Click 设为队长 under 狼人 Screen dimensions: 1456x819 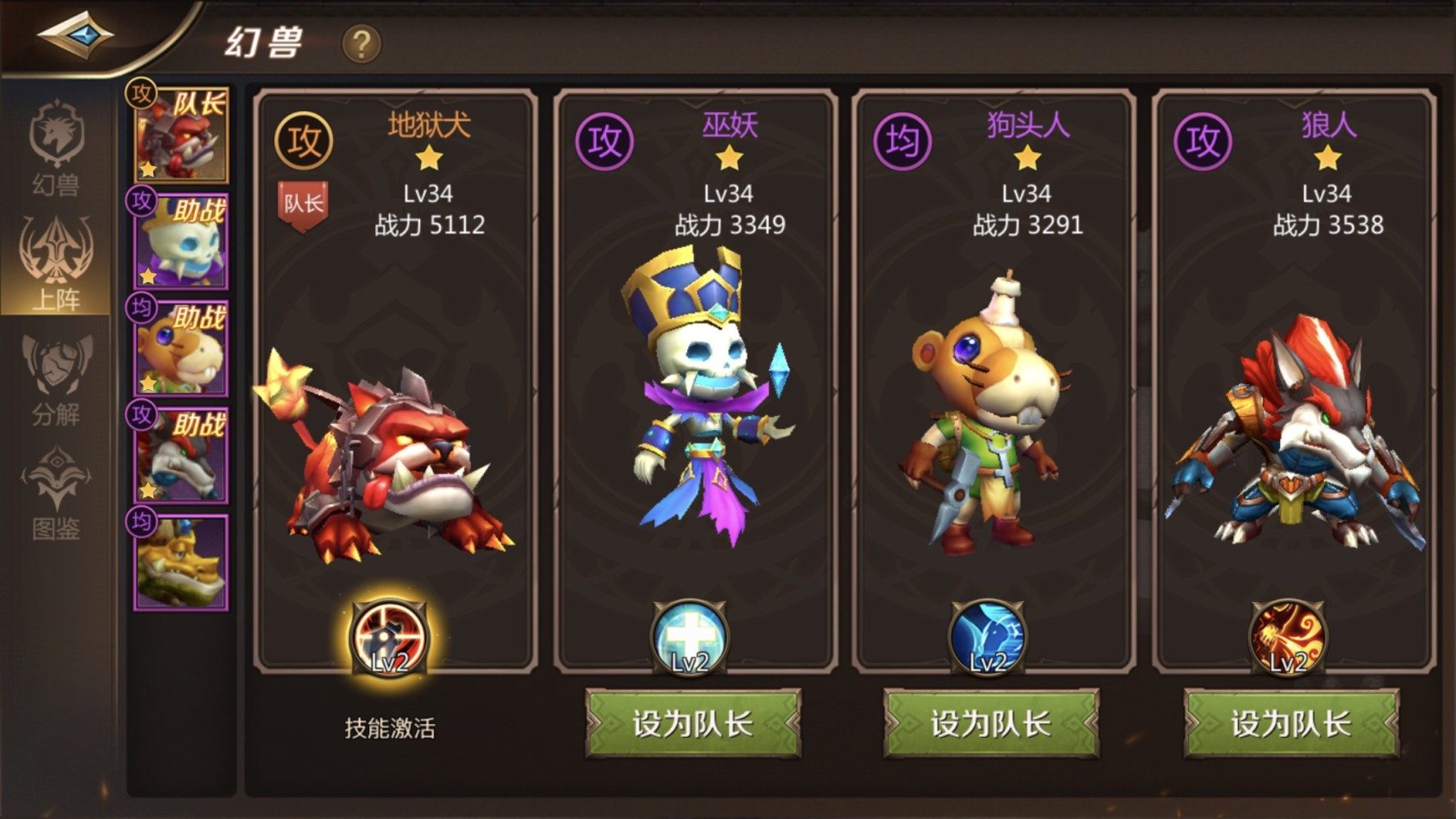click(1291, 723)
